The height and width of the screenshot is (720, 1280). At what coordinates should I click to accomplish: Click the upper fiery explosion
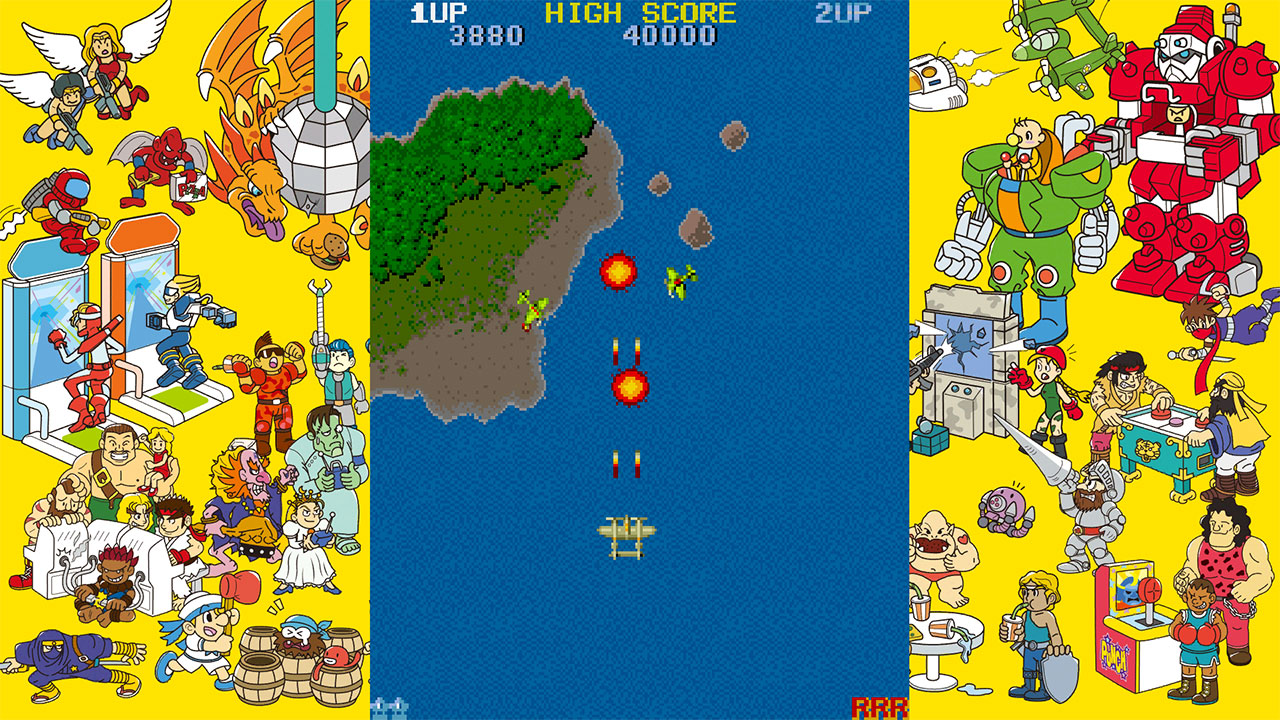(618, 270)
